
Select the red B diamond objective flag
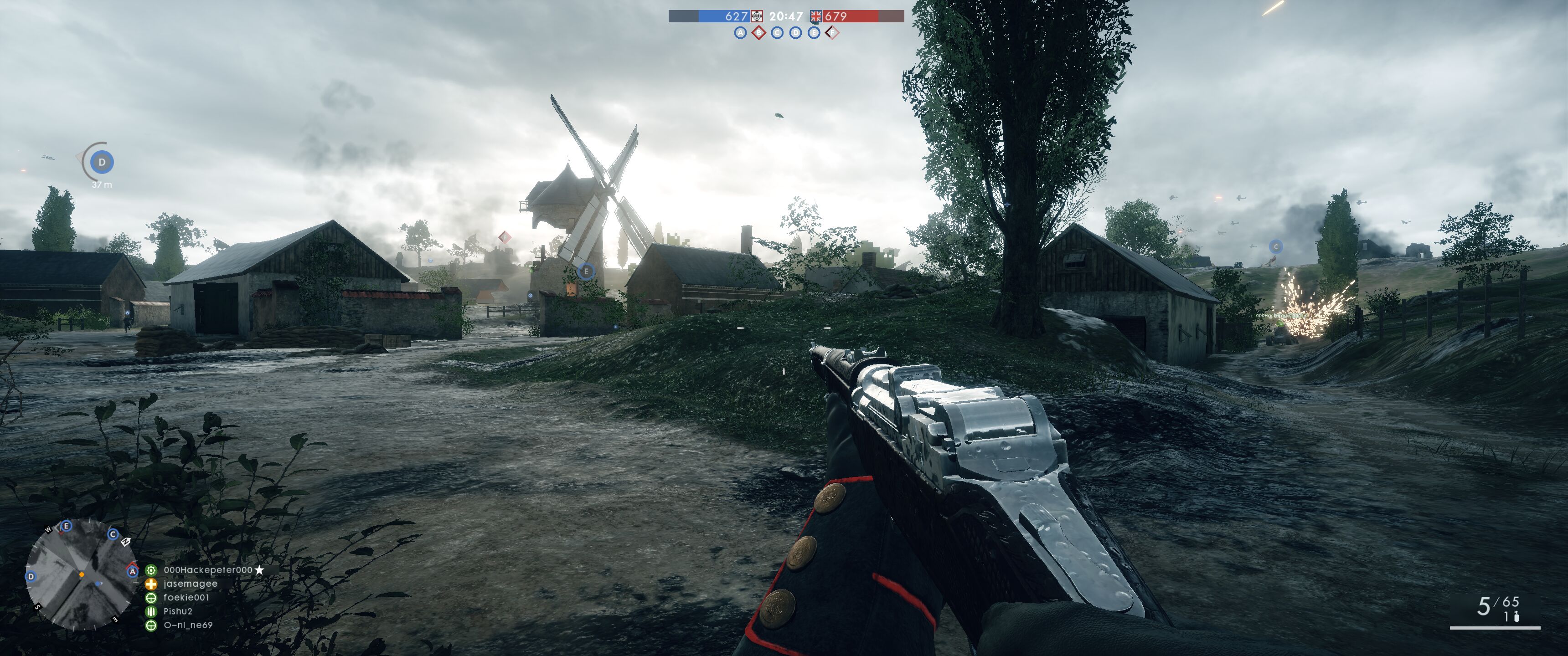(758, 33)
